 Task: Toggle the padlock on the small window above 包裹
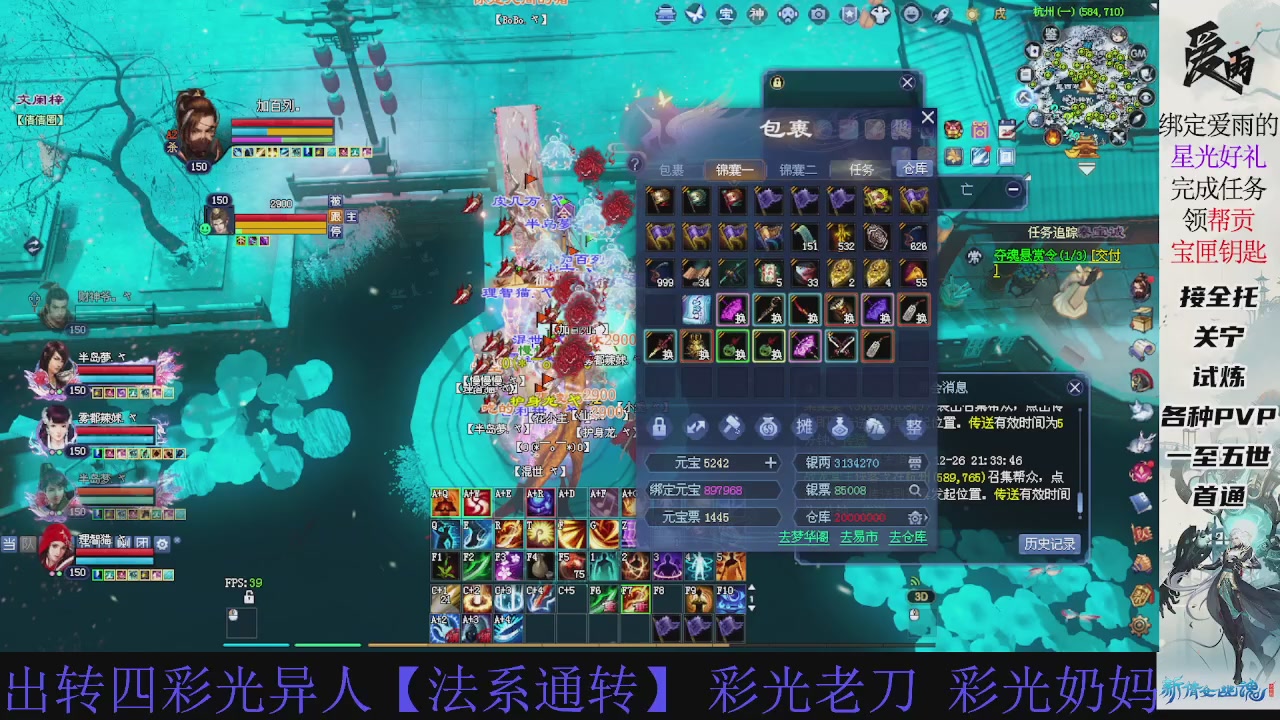click(x=777, y=83)
